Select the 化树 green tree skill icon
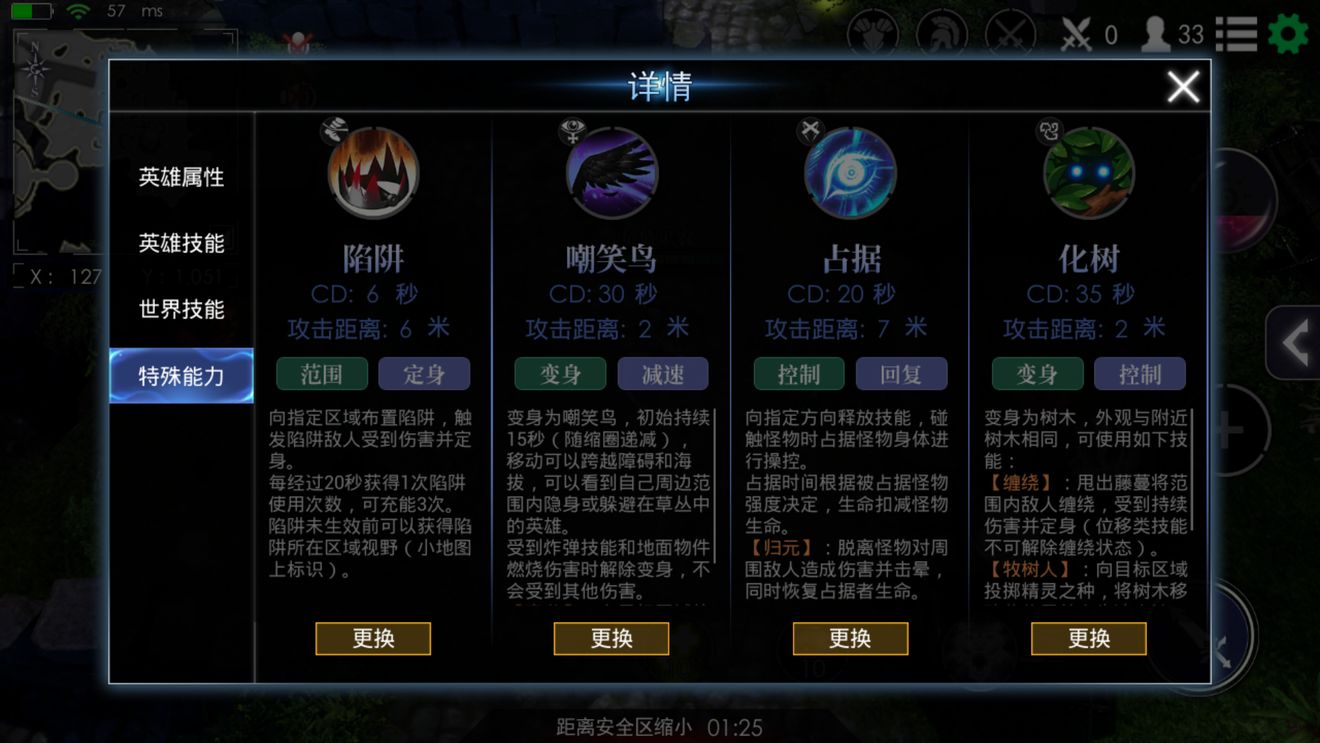The image size is (1320, 743). [x=1089, y=172]
